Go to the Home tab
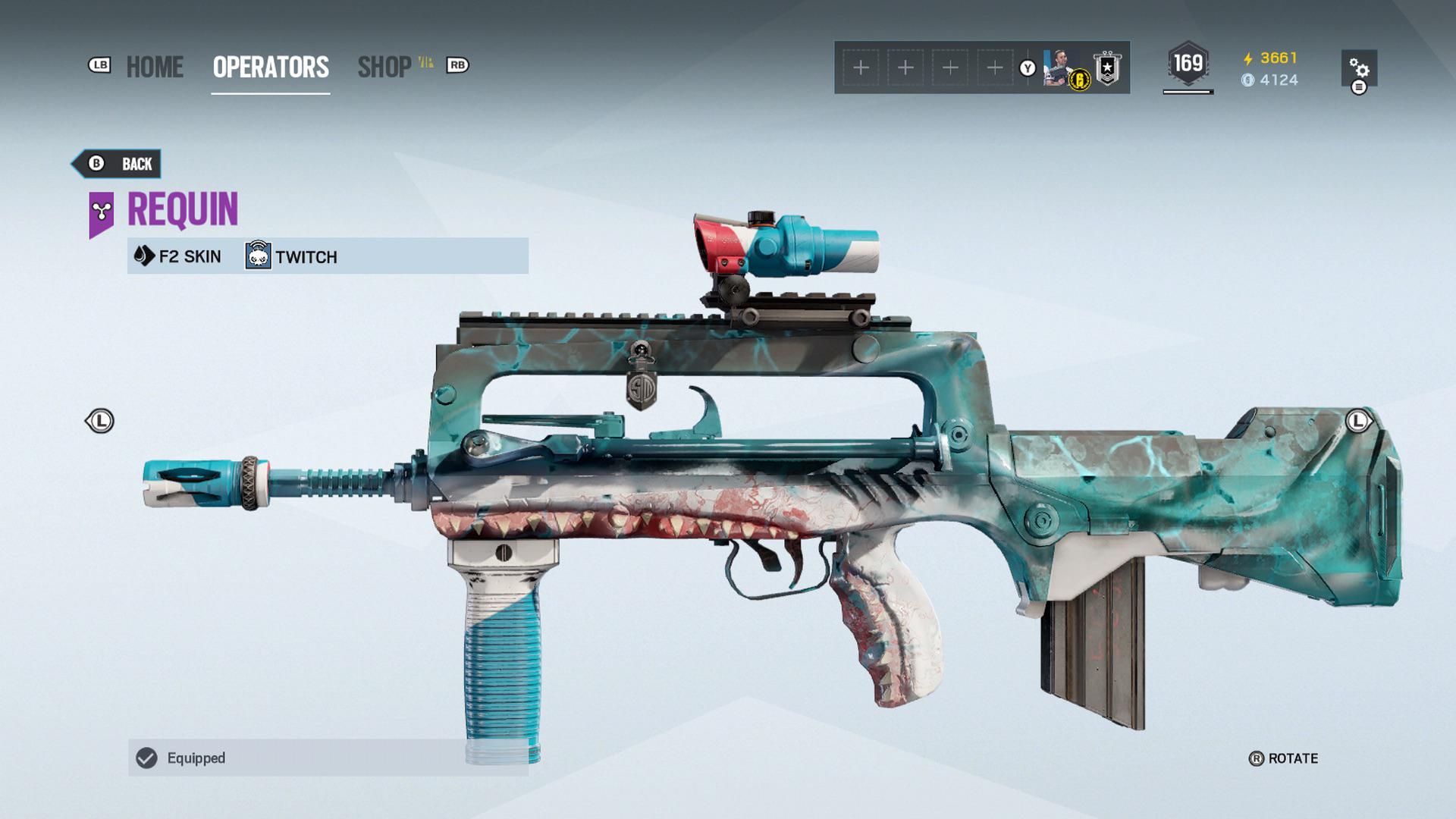This screenshot has height=819, width=1456. coord(155,67)
